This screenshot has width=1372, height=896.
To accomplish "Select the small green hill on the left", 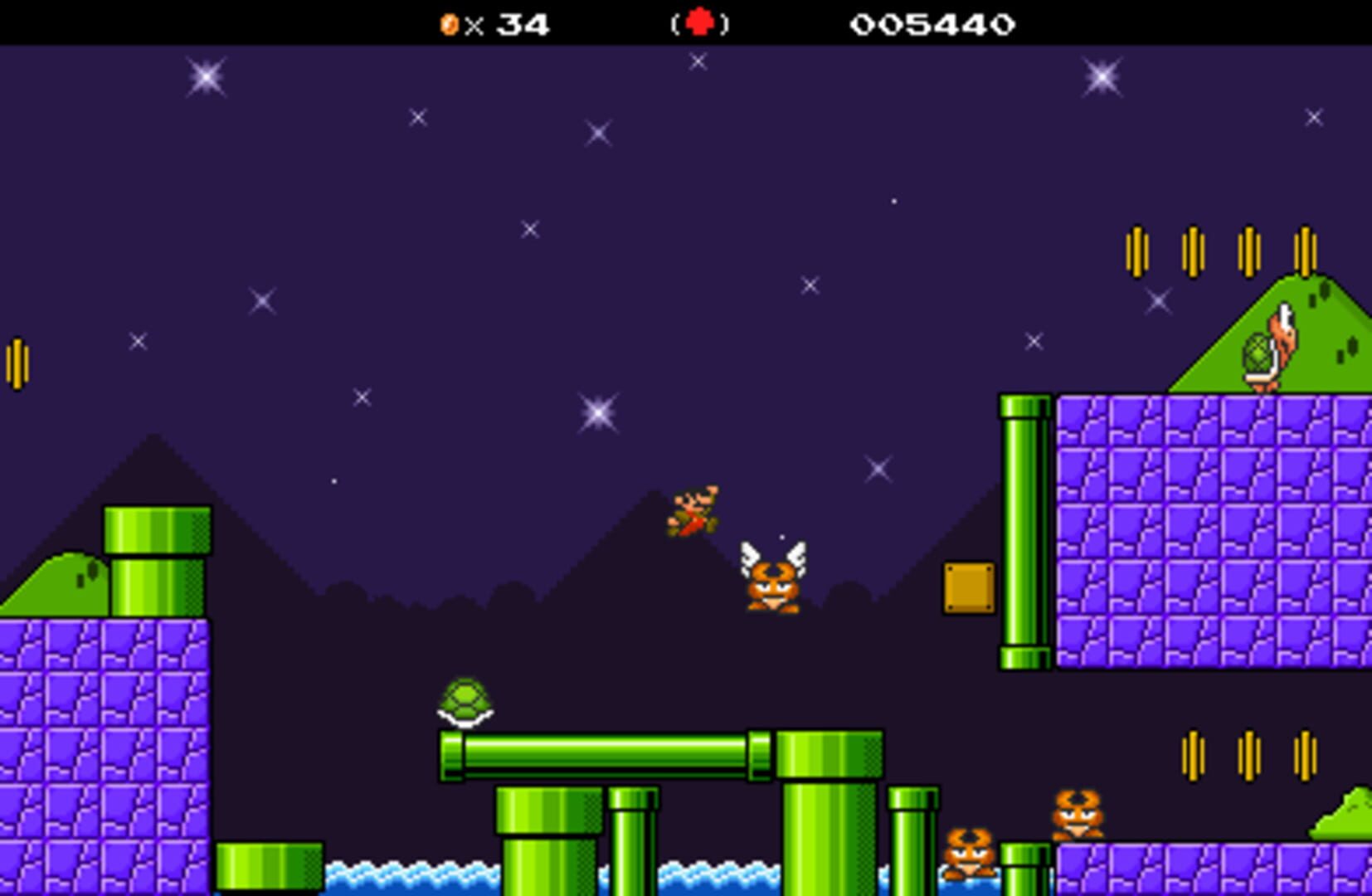I will (x=58, y=581).
